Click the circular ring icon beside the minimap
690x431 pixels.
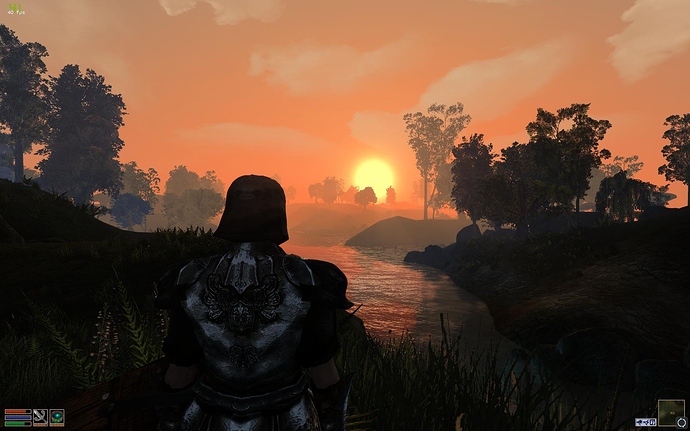click(681, 423)
